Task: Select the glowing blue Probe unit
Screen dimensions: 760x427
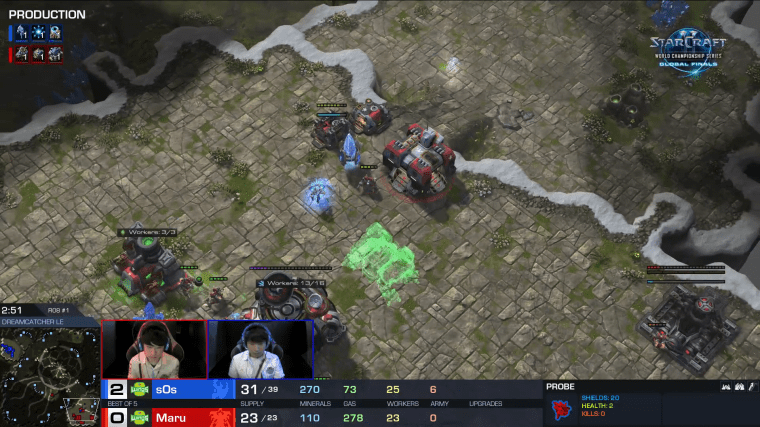Action: 319,191
